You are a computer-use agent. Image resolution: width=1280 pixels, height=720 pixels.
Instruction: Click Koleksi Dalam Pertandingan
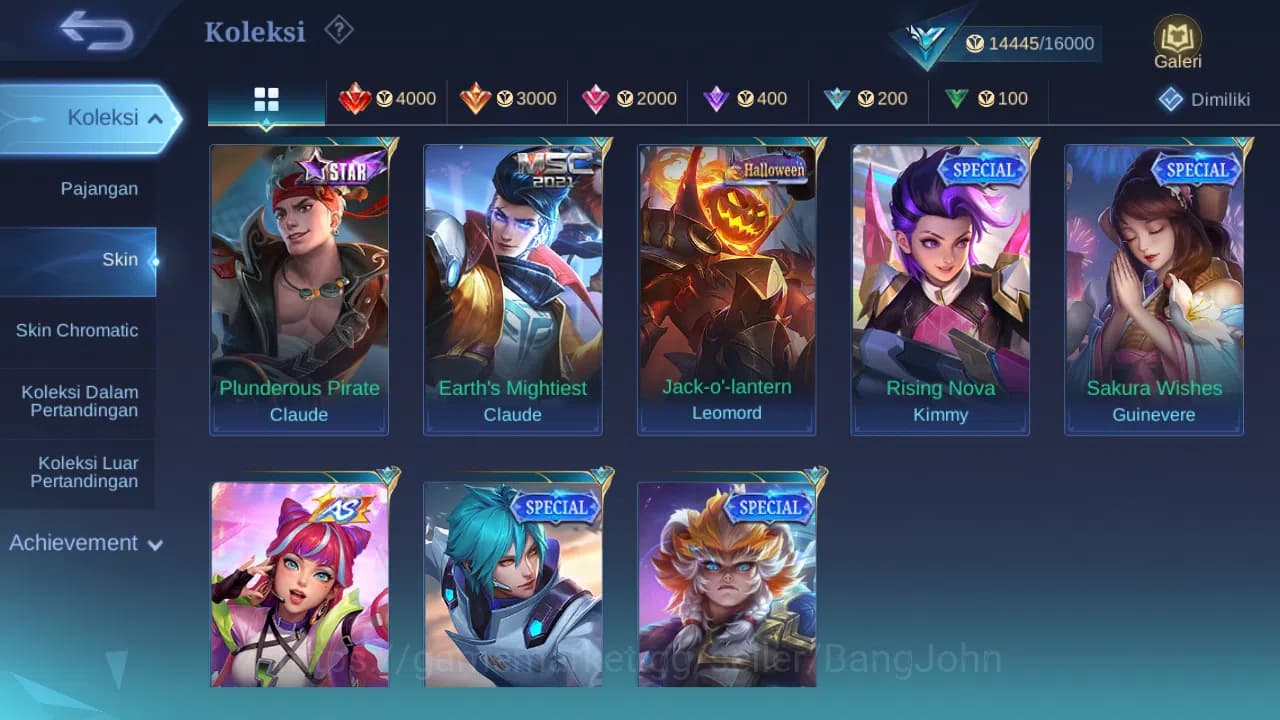pyautogui.click(x=79, y=401)
